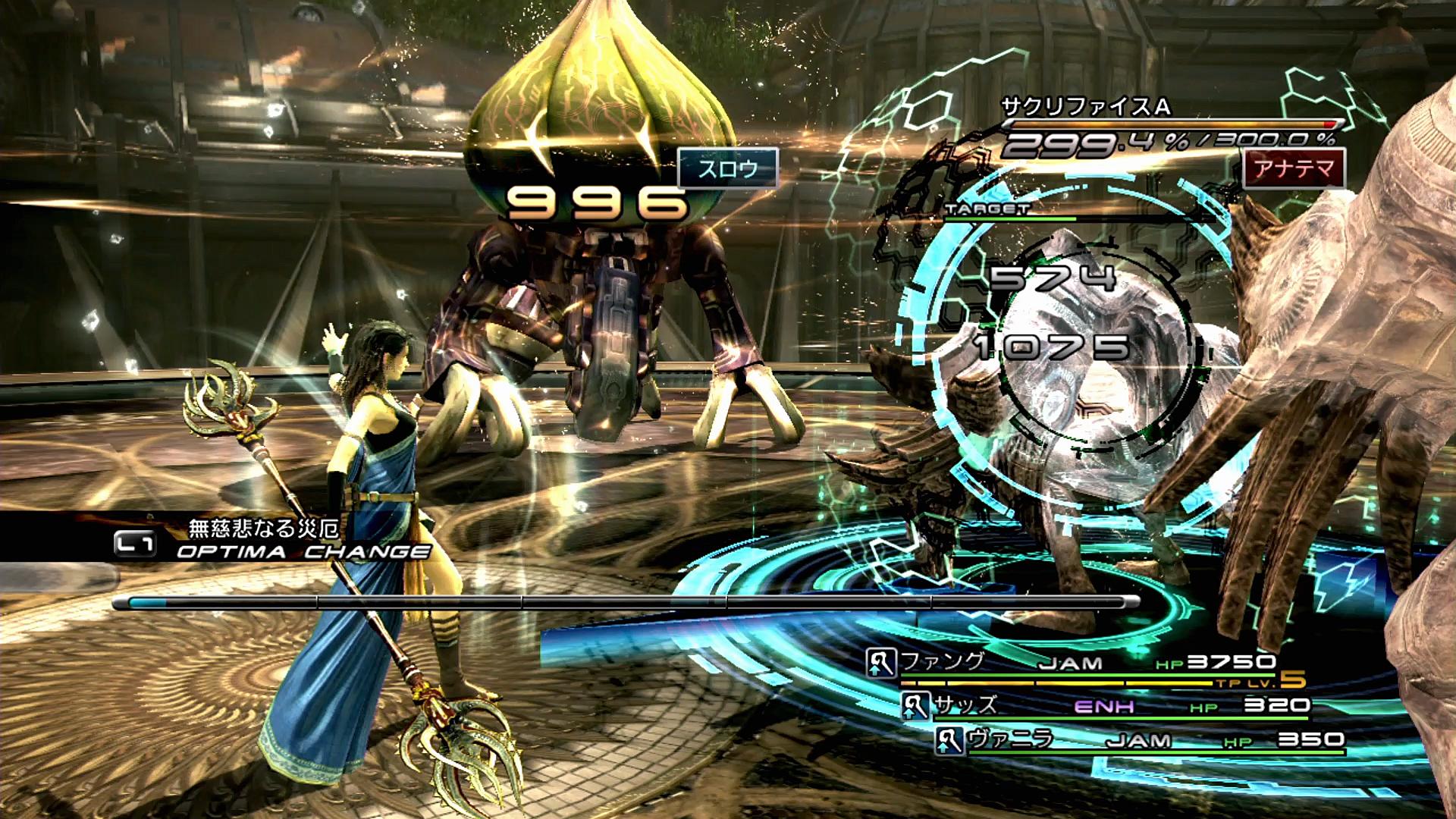Click the サクリファイスA target nameplate
The height and width of the screenshot is (819, 1456).
tap(1086, 107)
